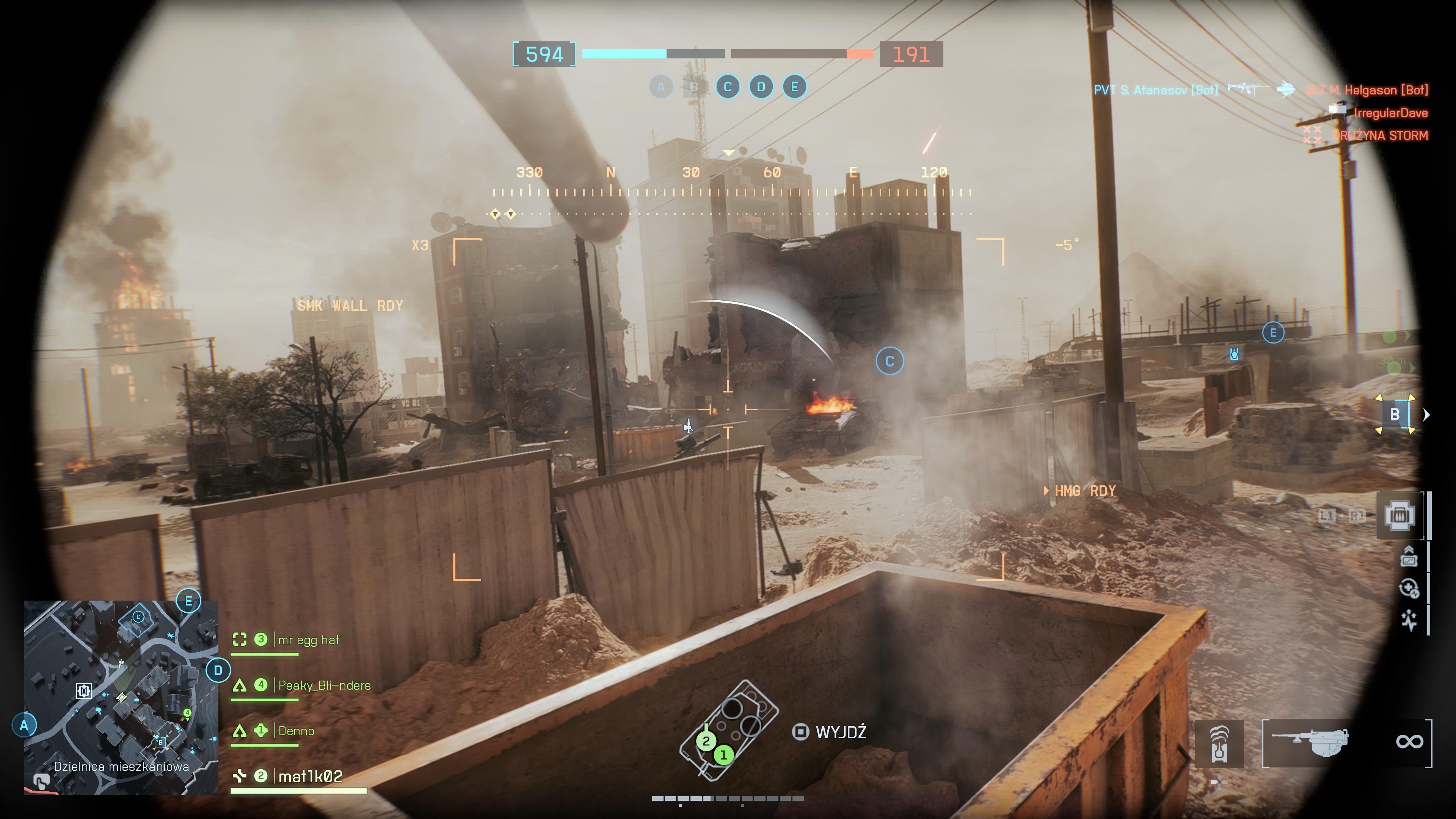Select the vehicle gear marker on the minimap
The height and width of the screenshot is (819, 1456).
tap(84, 690)
